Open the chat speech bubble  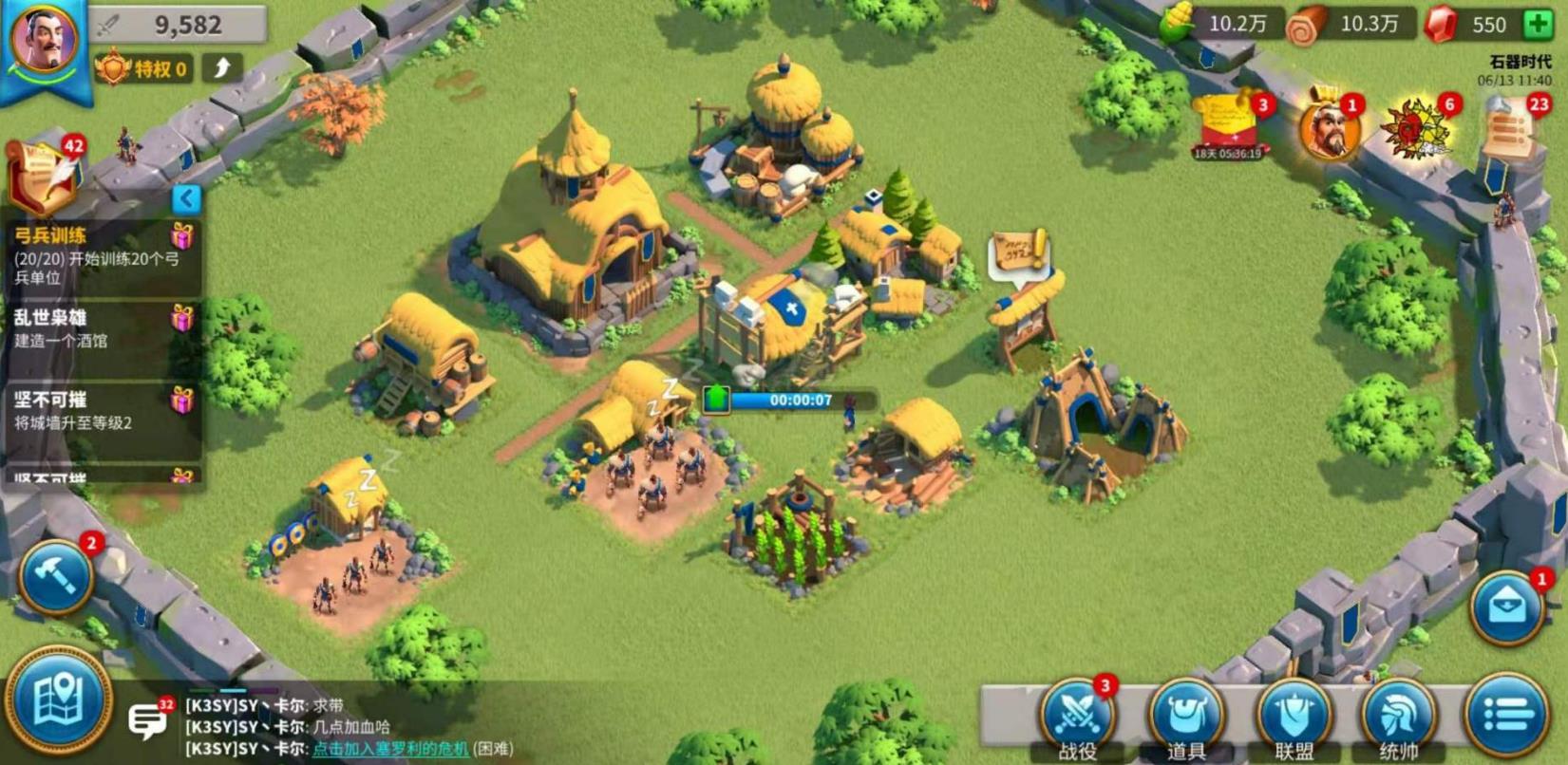[x=147, y=721]
